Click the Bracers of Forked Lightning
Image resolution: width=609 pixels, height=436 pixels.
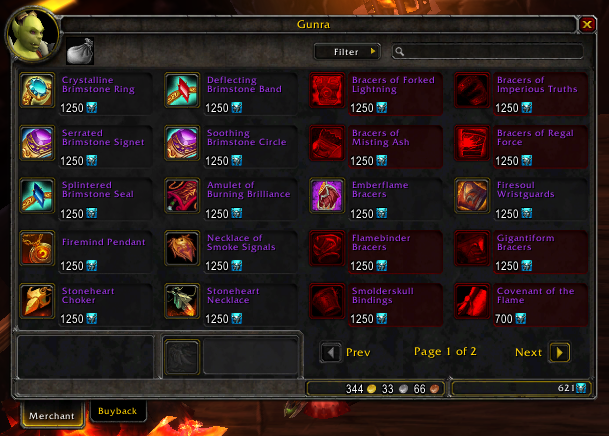click(x=326, y=89)
